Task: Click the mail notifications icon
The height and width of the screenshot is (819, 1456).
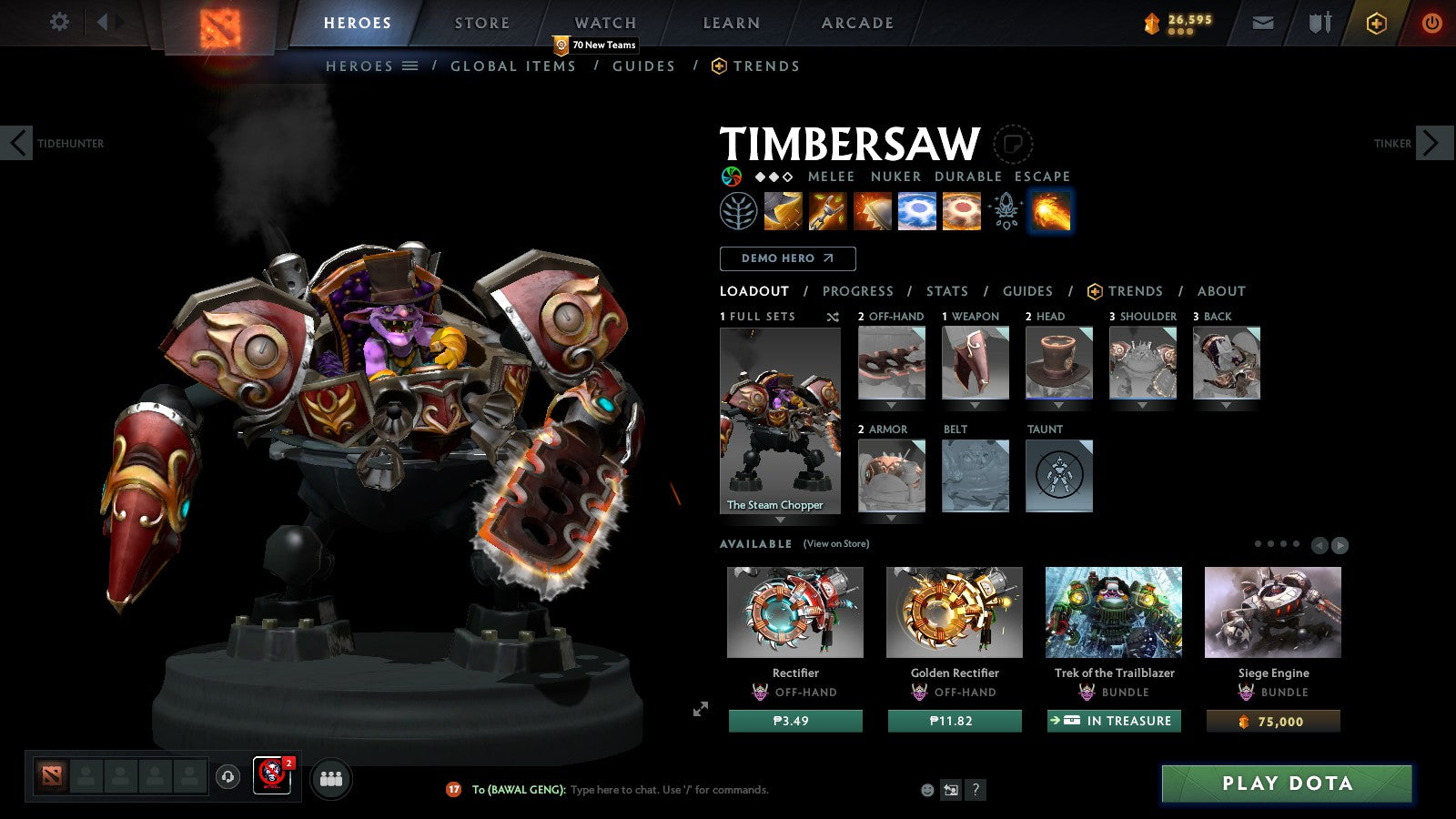Action: coord(1263,22)
